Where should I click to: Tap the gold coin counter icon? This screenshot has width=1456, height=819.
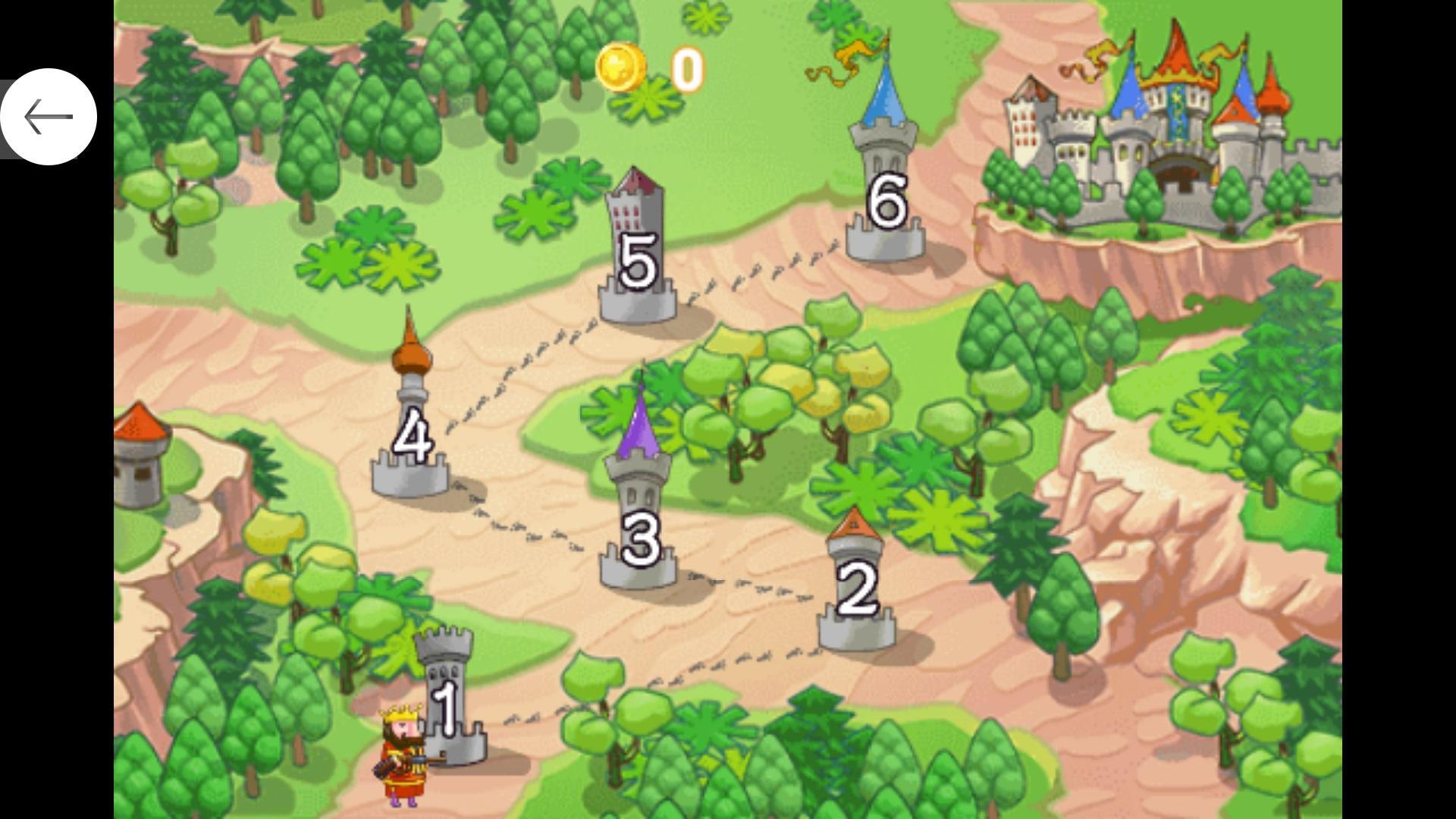click(x=623, y=66)
